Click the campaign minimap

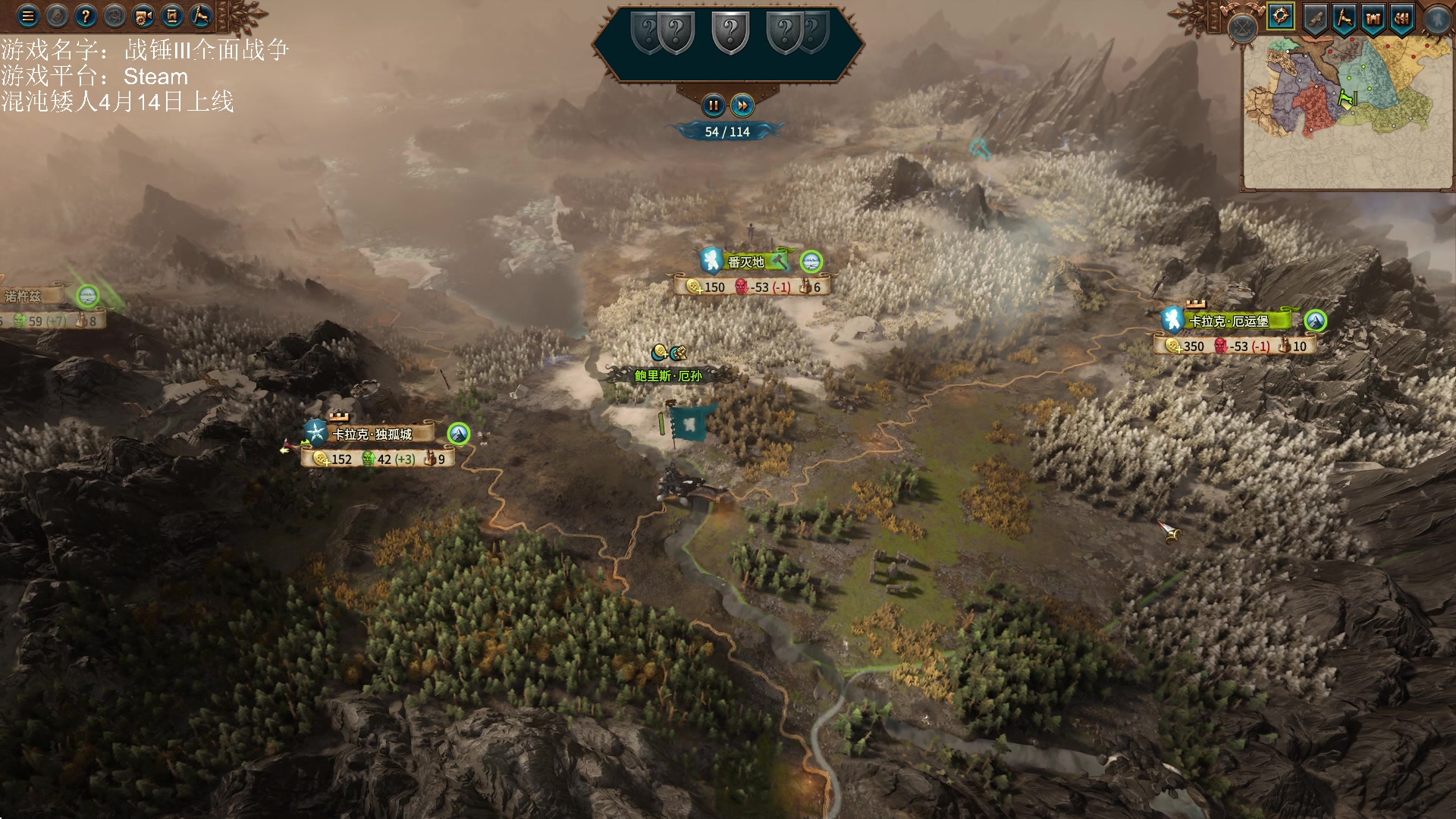pyautogui.click(x=1347, y=114)
